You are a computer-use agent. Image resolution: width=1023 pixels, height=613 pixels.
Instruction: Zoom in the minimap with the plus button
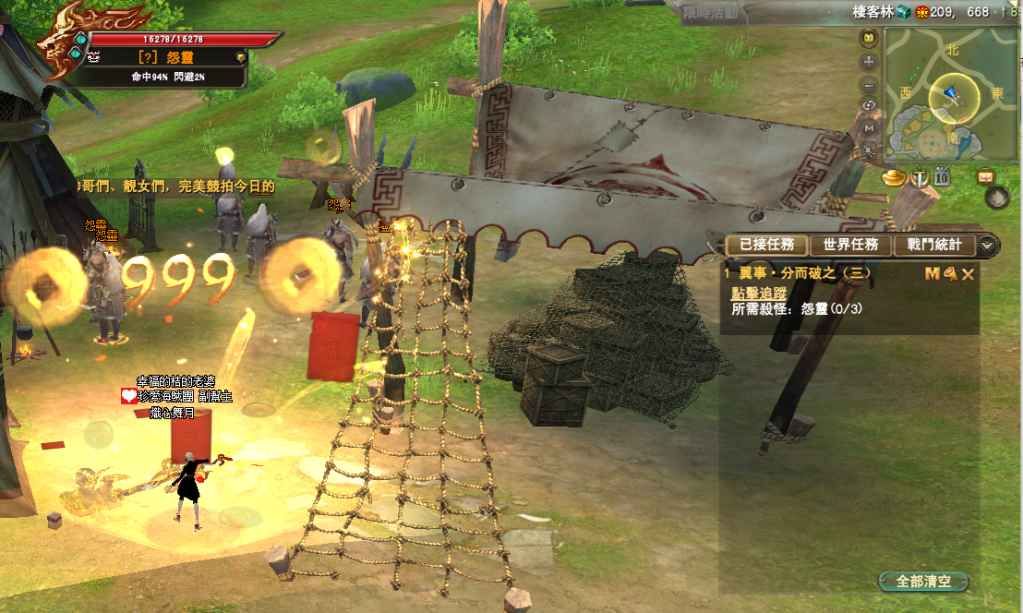point(869,61)
